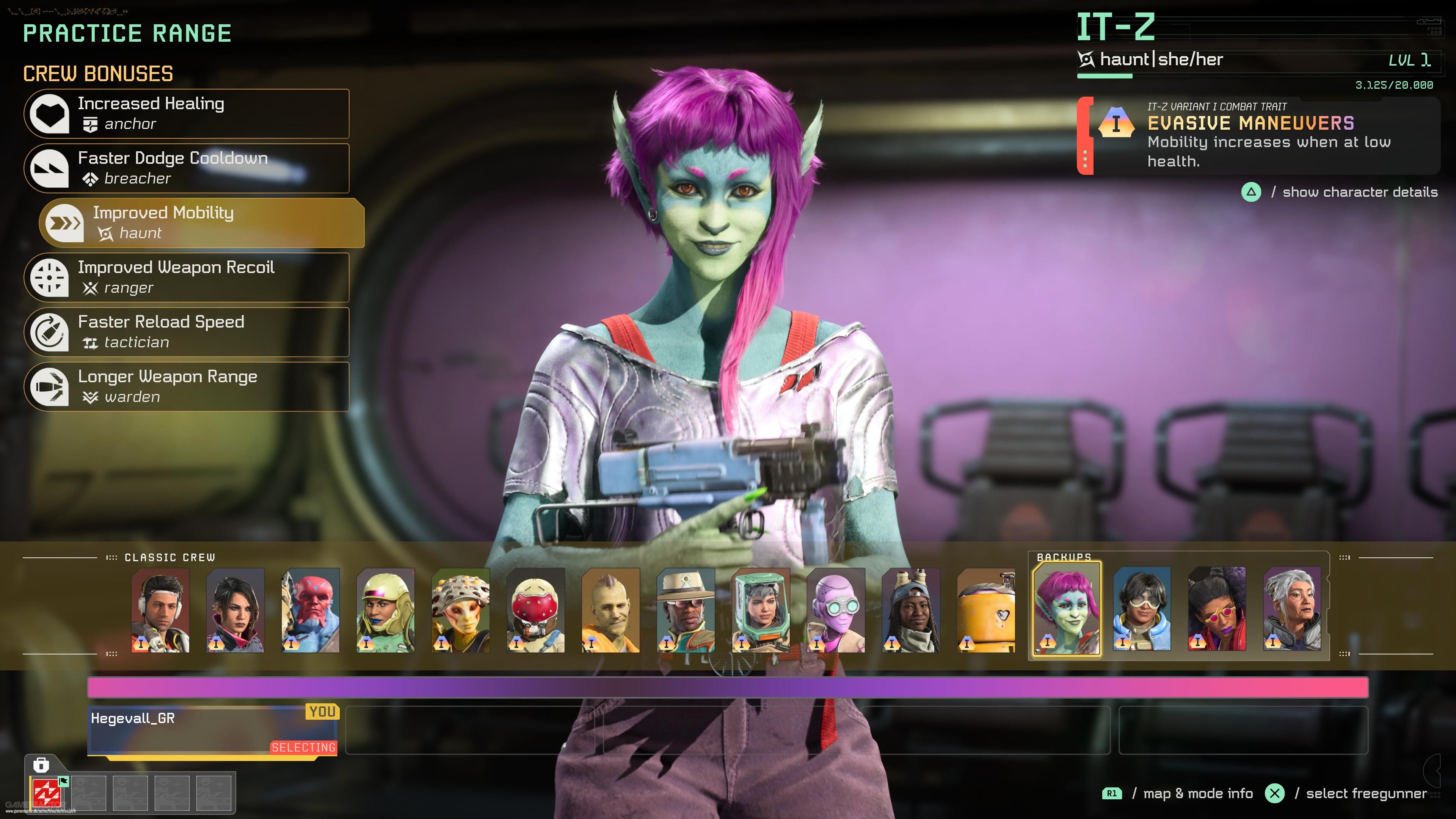Pick the Improved Weapon Recoil ranger bonus

(187, 278)
